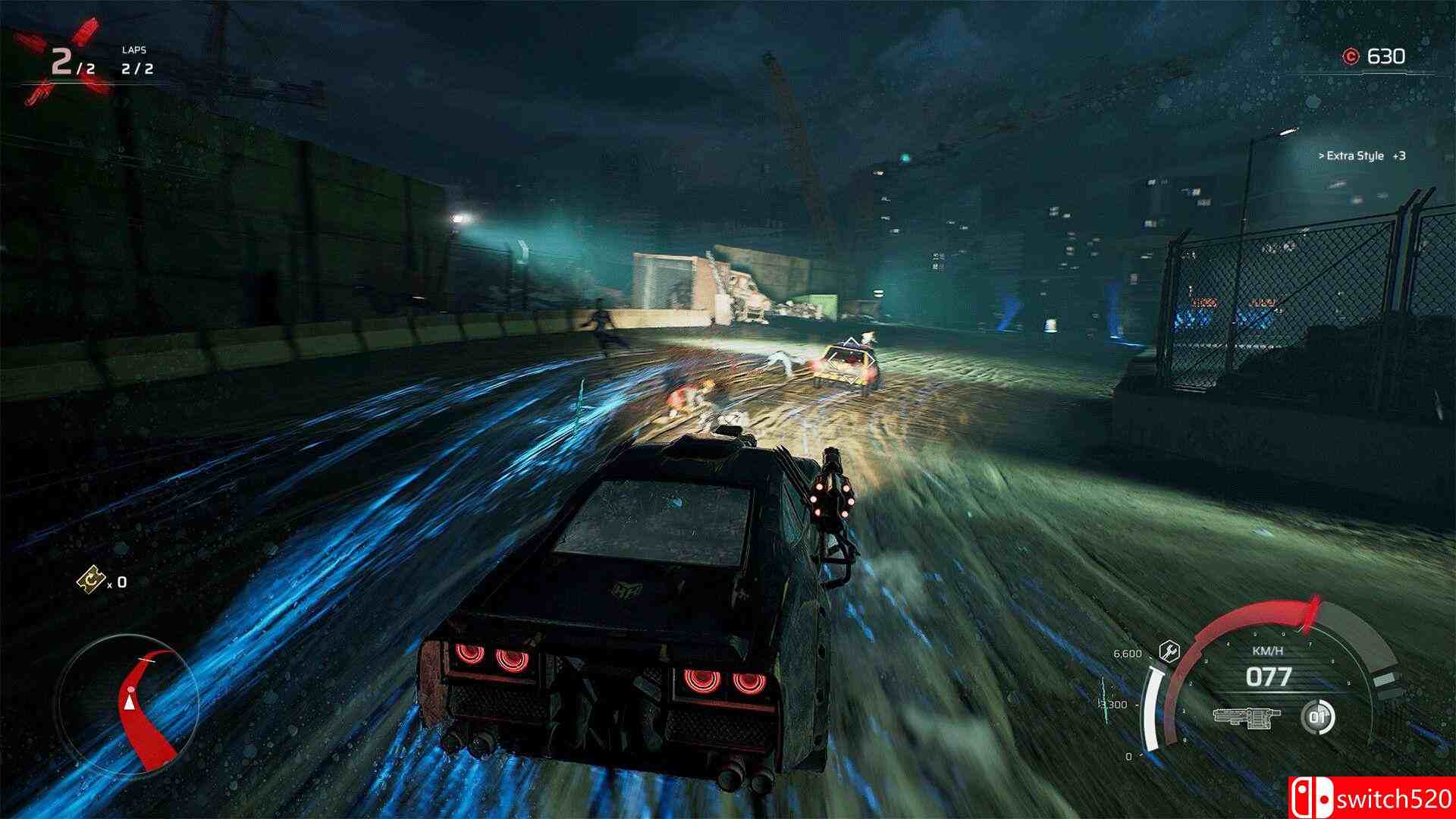Screen dimensions: 1456x819
Task: Select the position counter reading 2/2
Action: tap(70, 64)
